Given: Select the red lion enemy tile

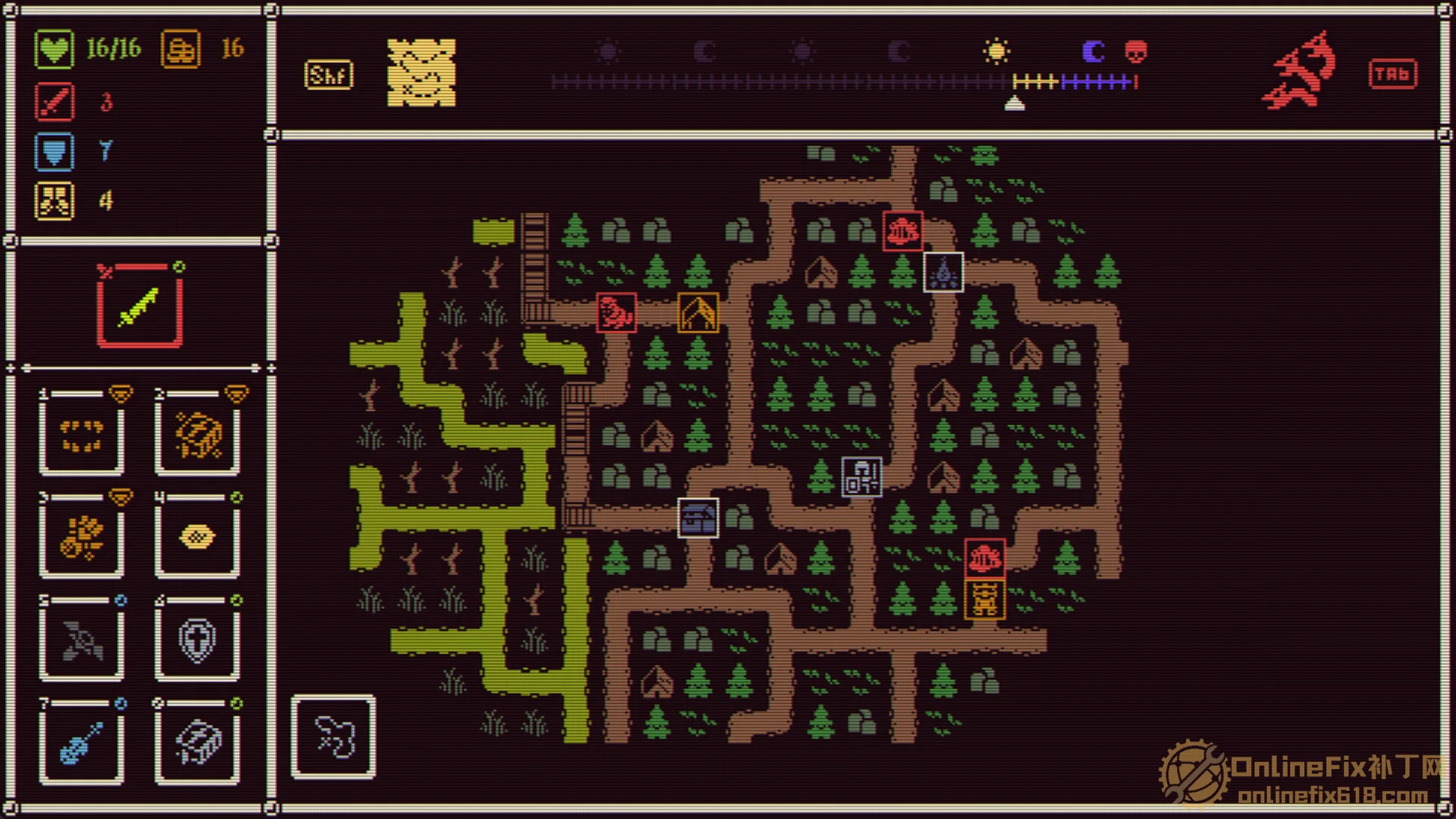Looking at the screenshot, I should [616, 312].
